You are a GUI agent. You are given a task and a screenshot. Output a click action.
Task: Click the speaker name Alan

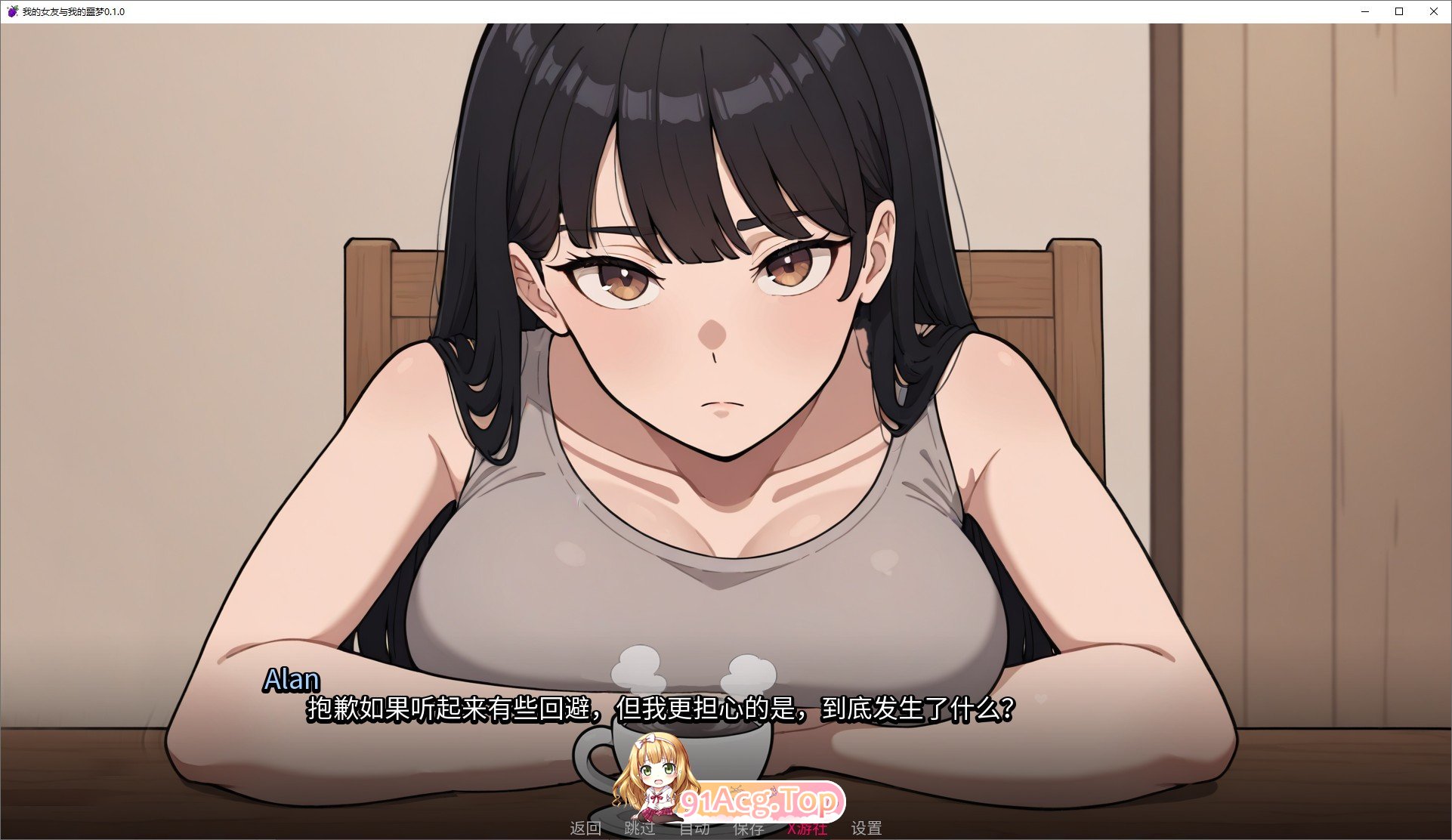pos(291,679)
